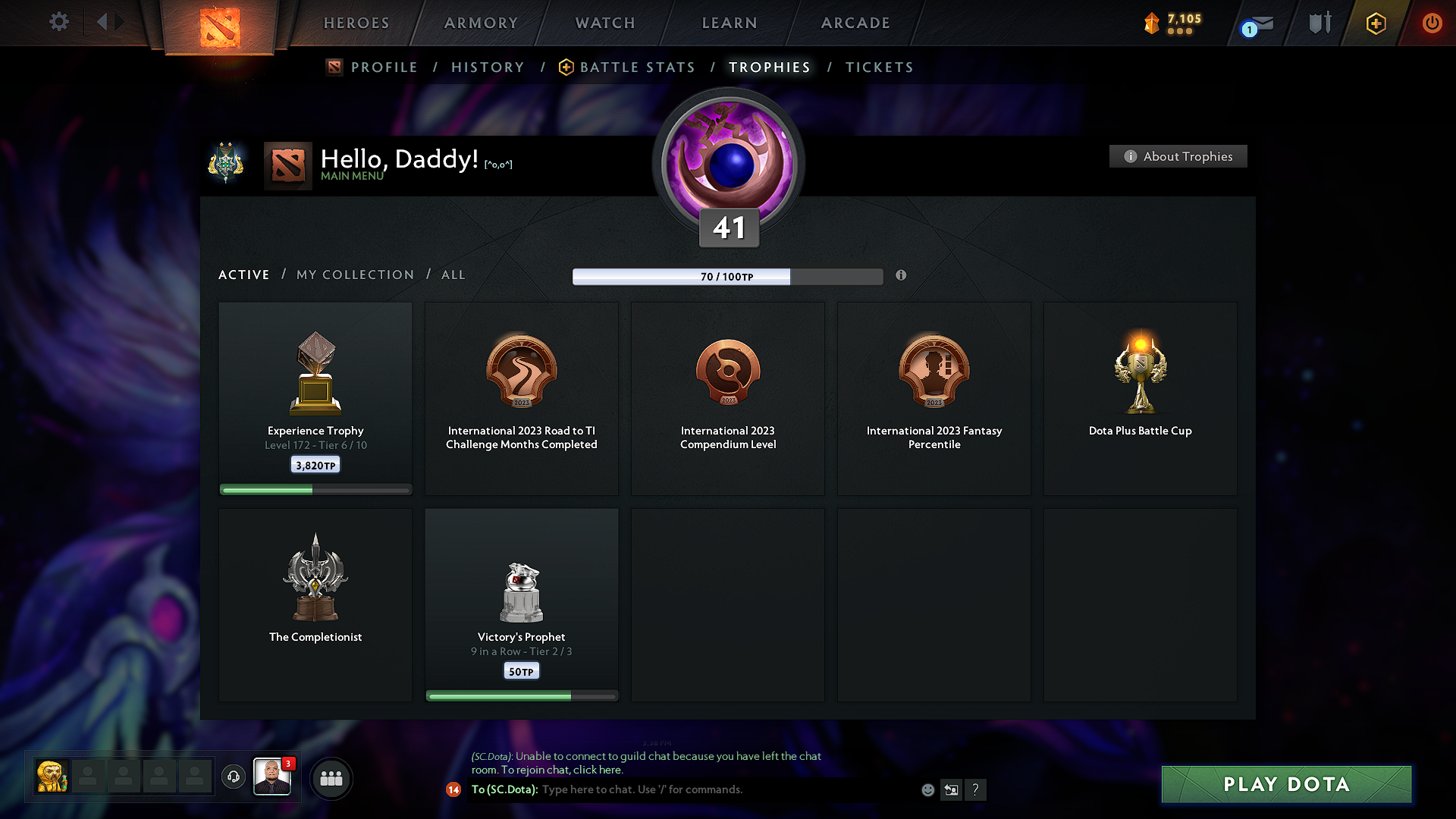This screenshot has width=1456, height=819.
Task: Switch to the MY COLLECTION filter
Action: 354,275
